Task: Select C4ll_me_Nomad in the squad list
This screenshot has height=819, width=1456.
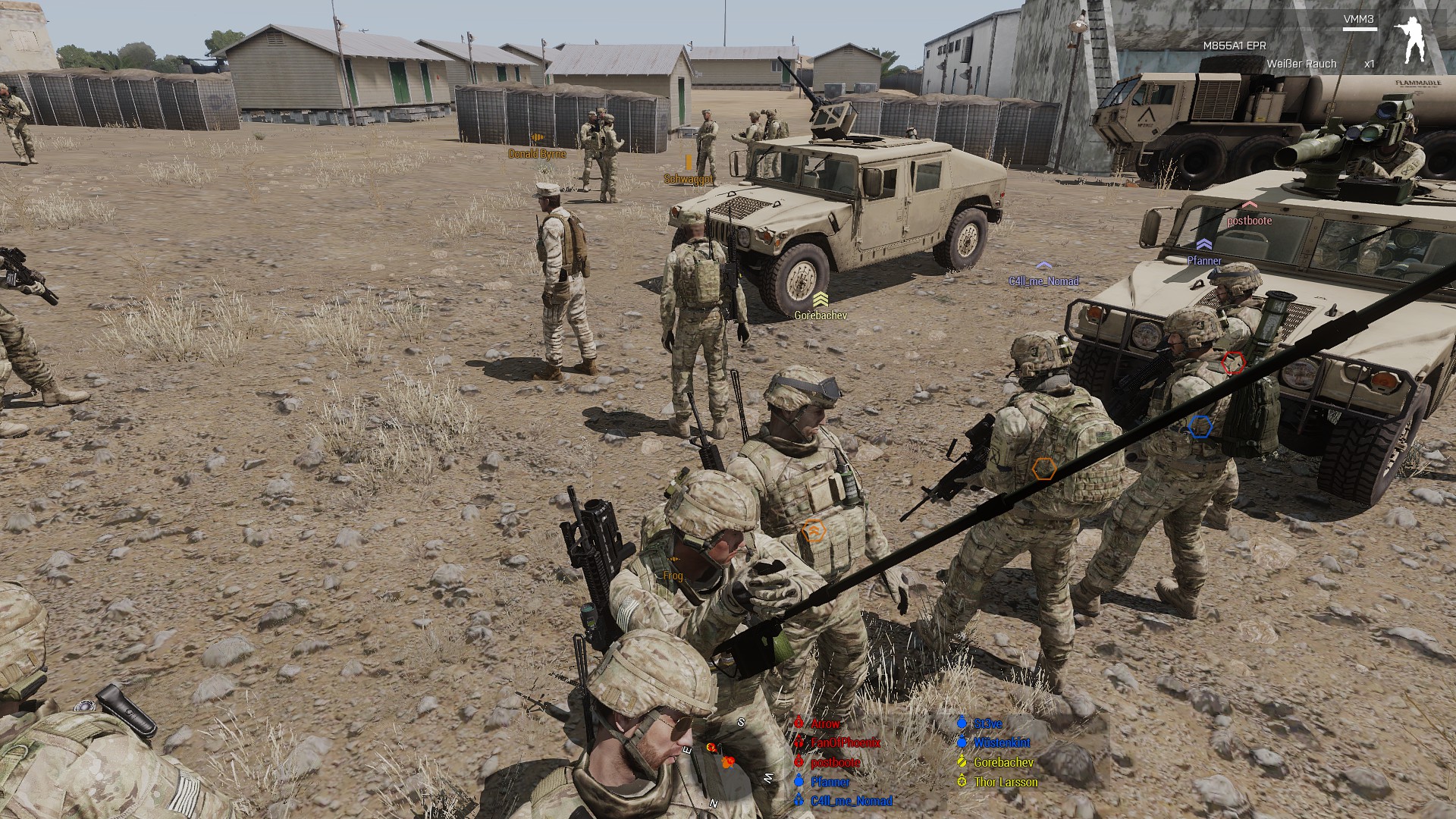Action: tap(851, 801)
